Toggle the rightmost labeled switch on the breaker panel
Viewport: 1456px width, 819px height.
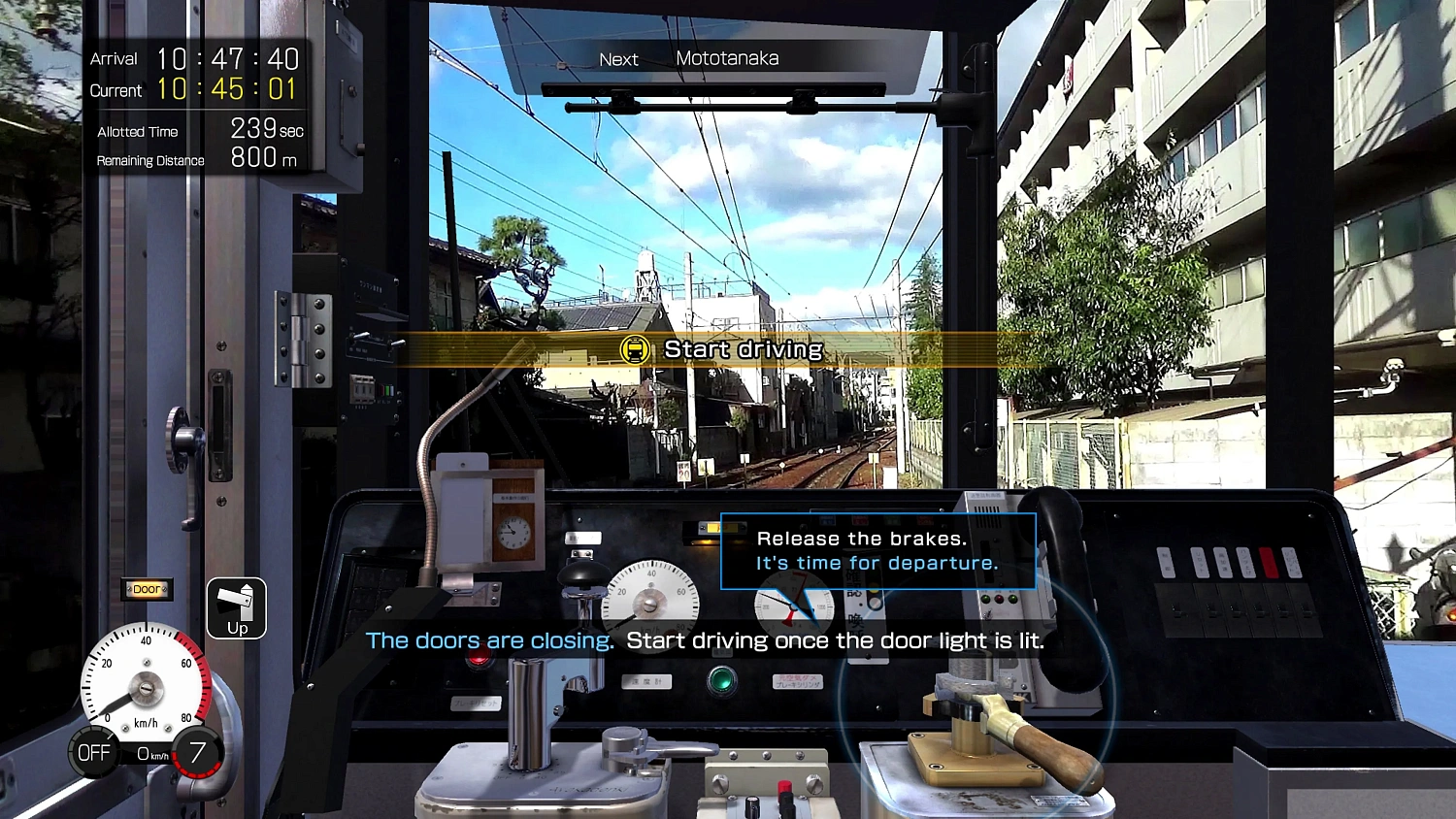pos(1293,561)
